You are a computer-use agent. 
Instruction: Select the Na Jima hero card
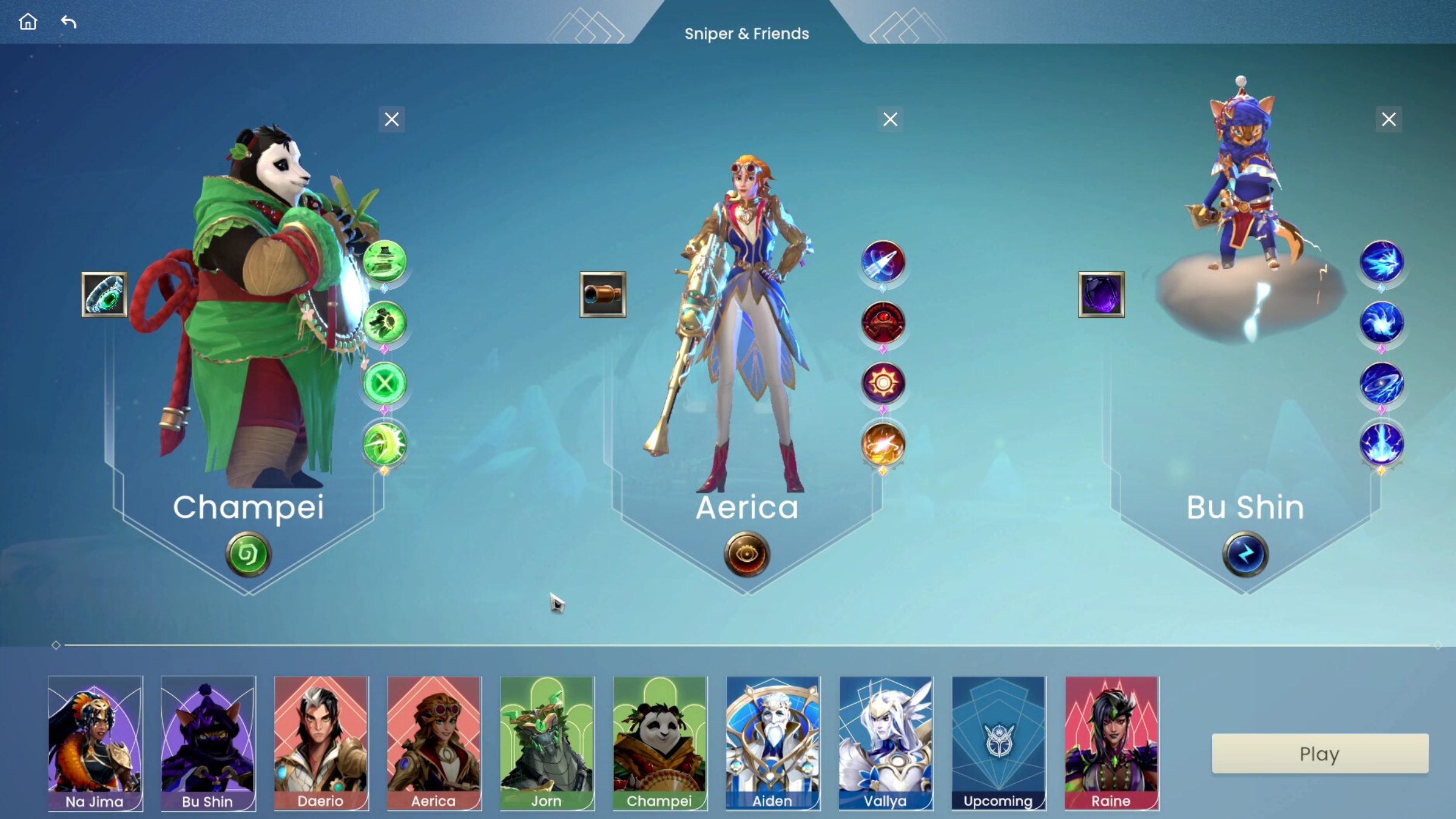coord(95,743)
